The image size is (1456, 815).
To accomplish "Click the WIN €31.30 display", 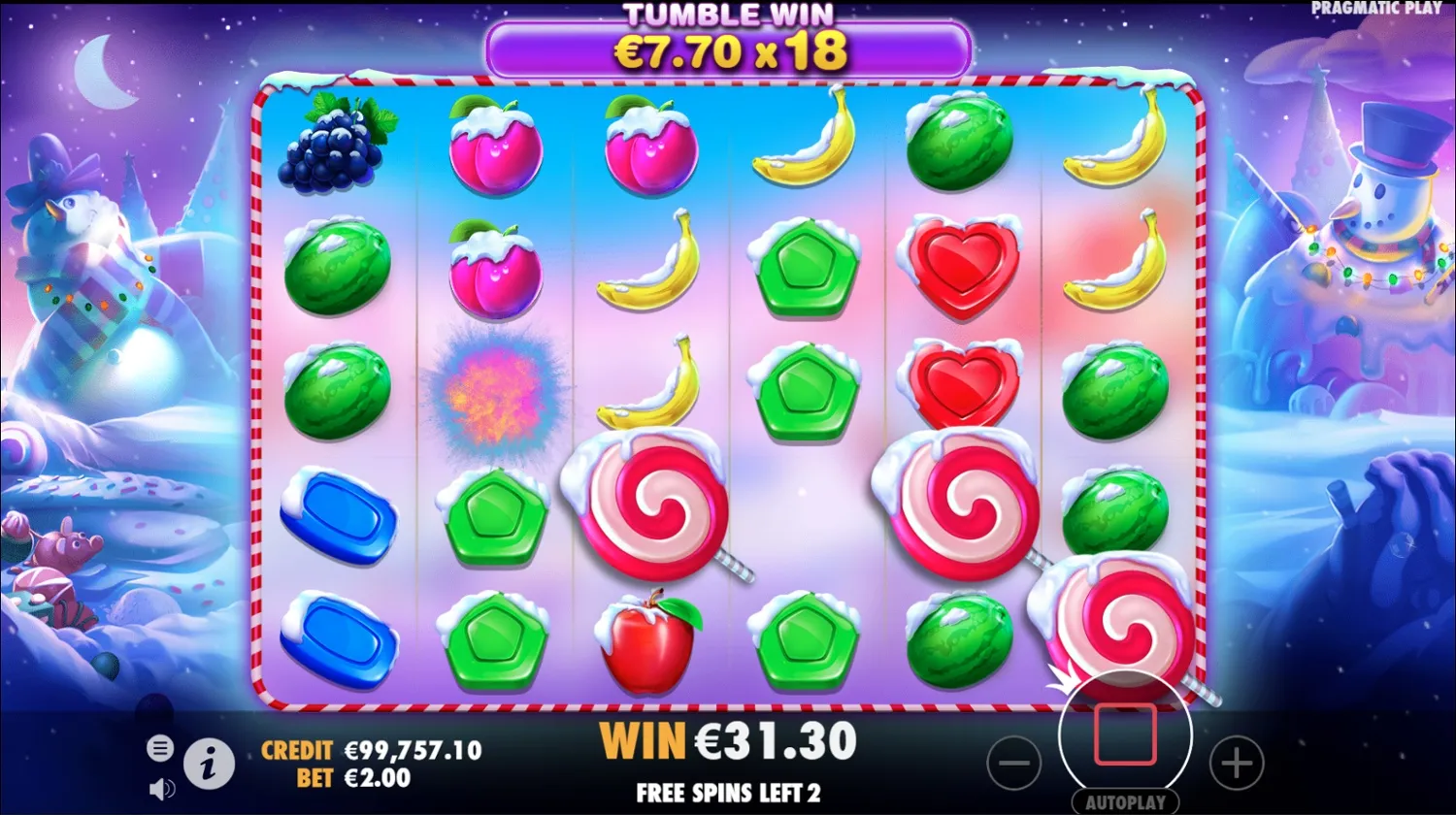I will click(x=728, y=742).
